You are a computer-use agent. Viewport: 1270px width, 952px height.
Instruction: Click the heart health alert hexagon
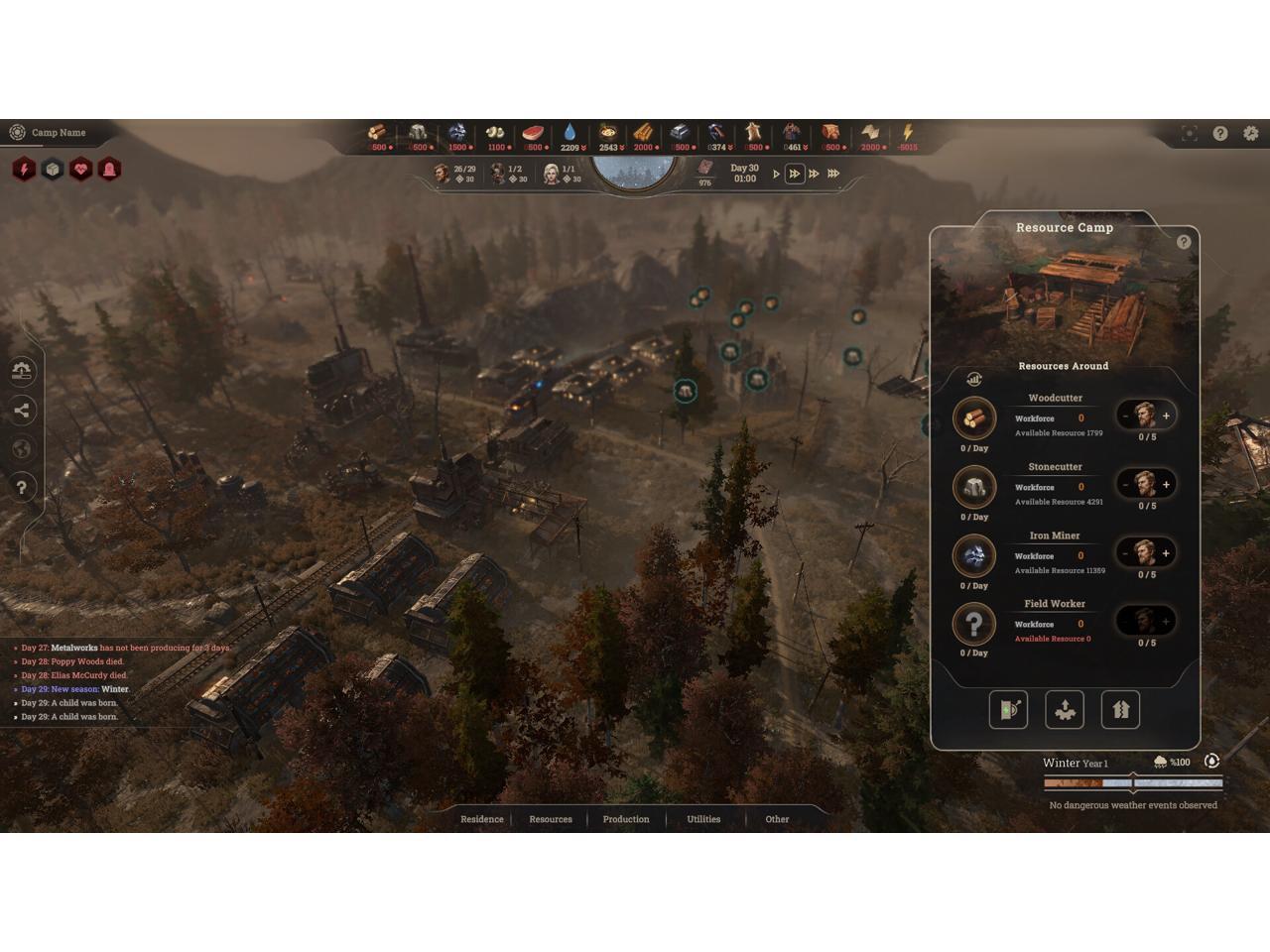80,170
